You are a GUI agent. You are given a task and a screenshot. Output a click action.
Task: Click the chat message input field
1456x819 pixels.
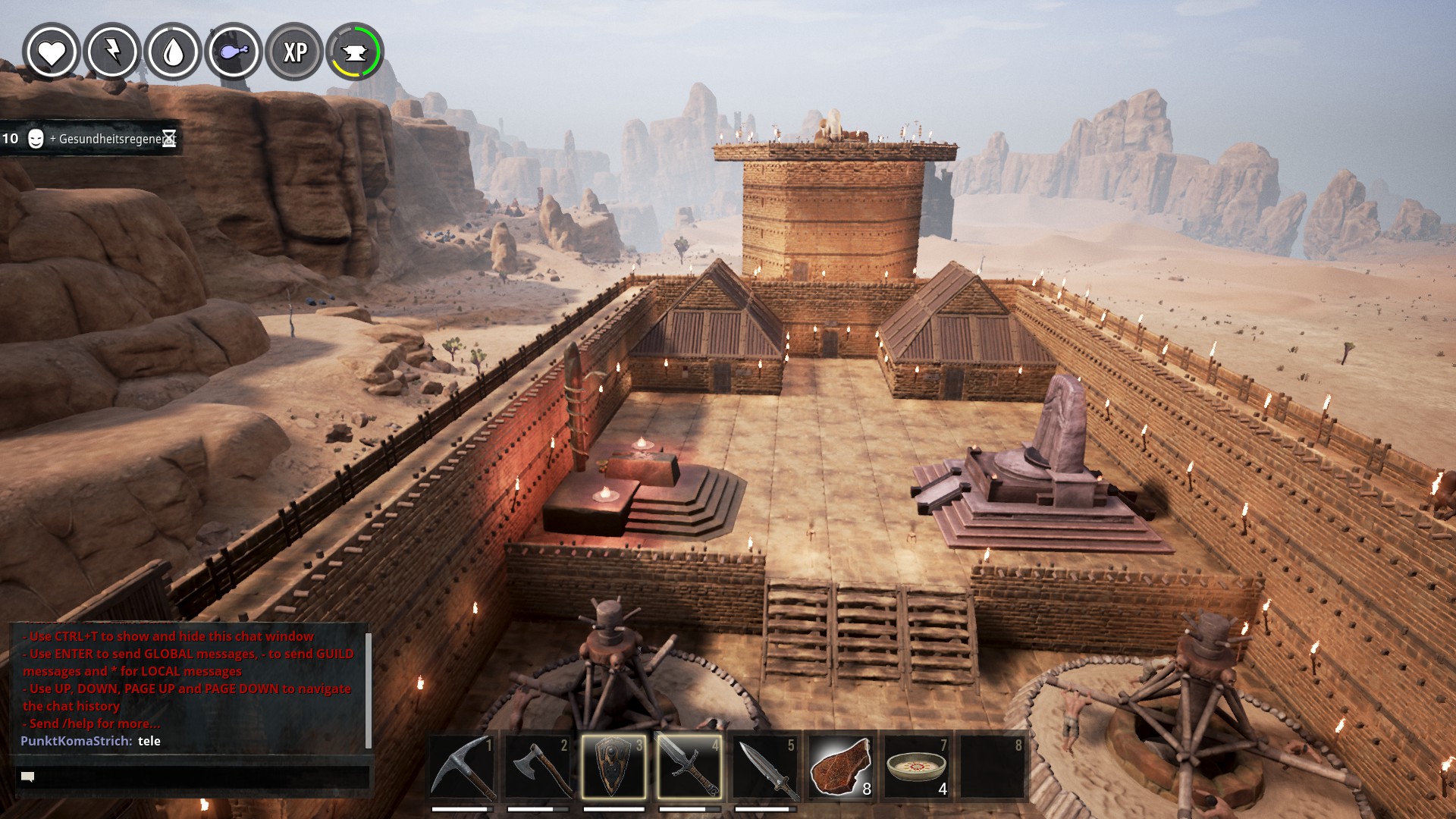tap(193, 777)
